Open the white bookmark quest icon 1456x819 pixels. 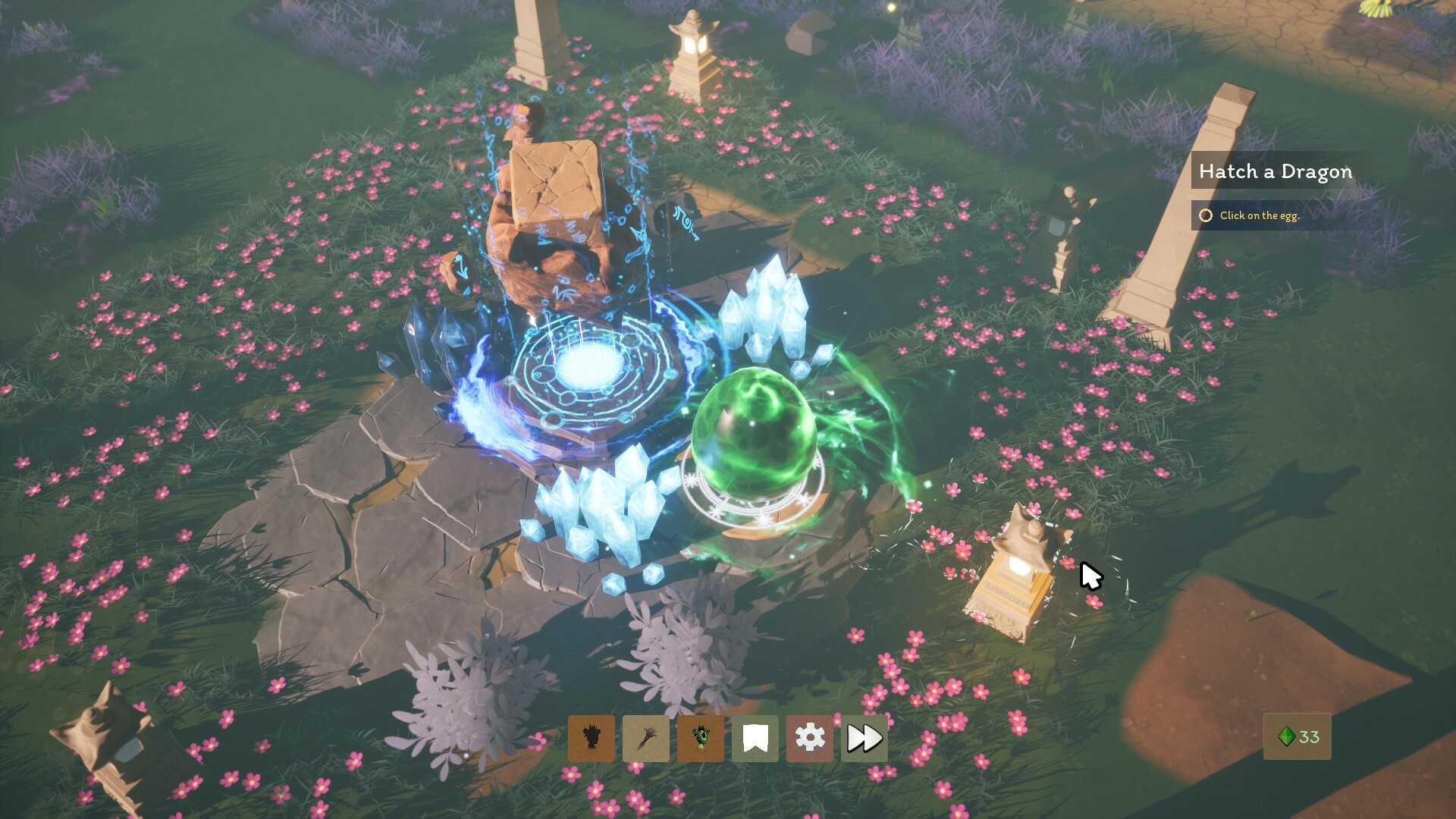point(755,736)
